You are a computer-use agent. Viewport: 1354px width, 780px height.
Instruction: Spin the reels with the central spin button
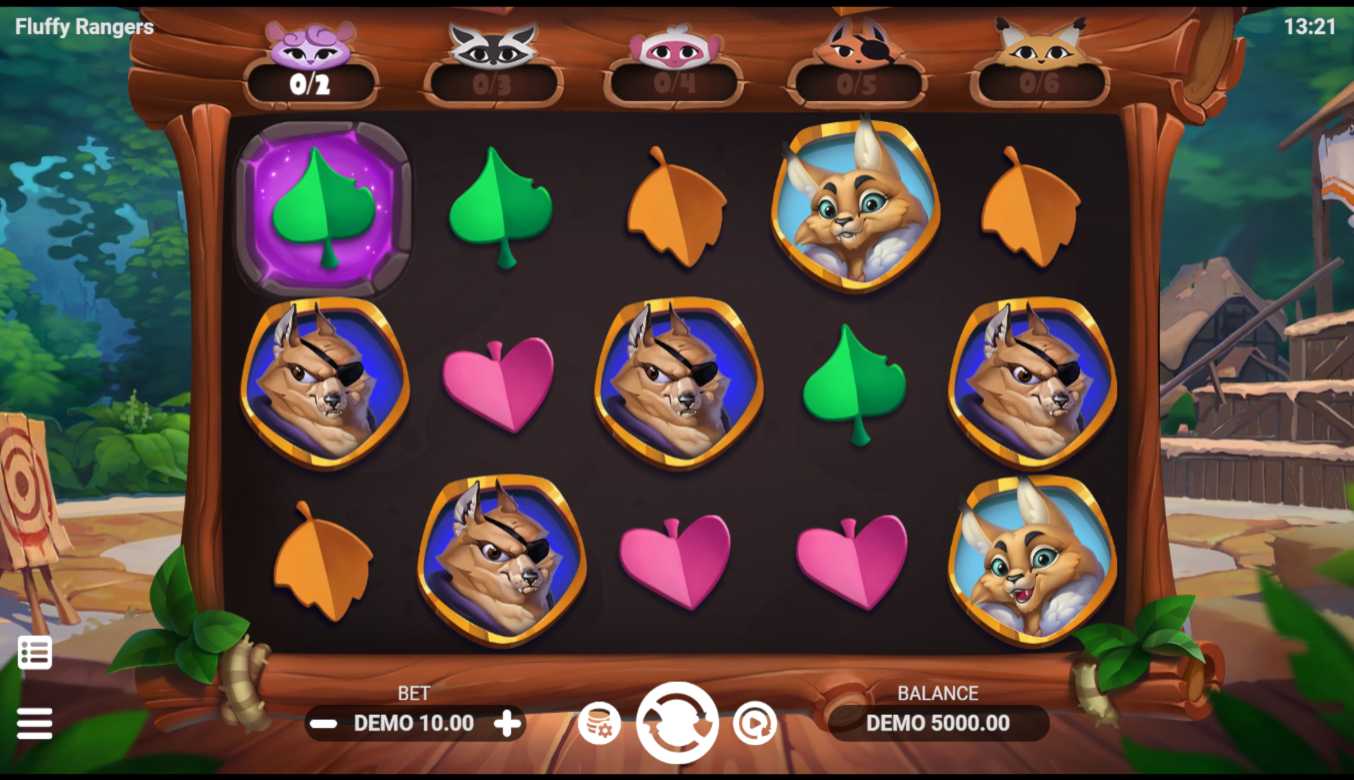(x=677, y=722)
